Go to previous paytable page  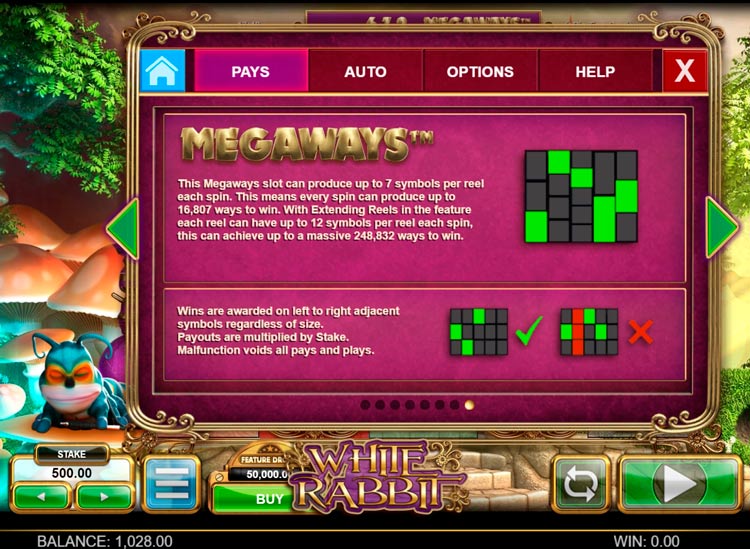pyautogui.click(x=122, y=229)
